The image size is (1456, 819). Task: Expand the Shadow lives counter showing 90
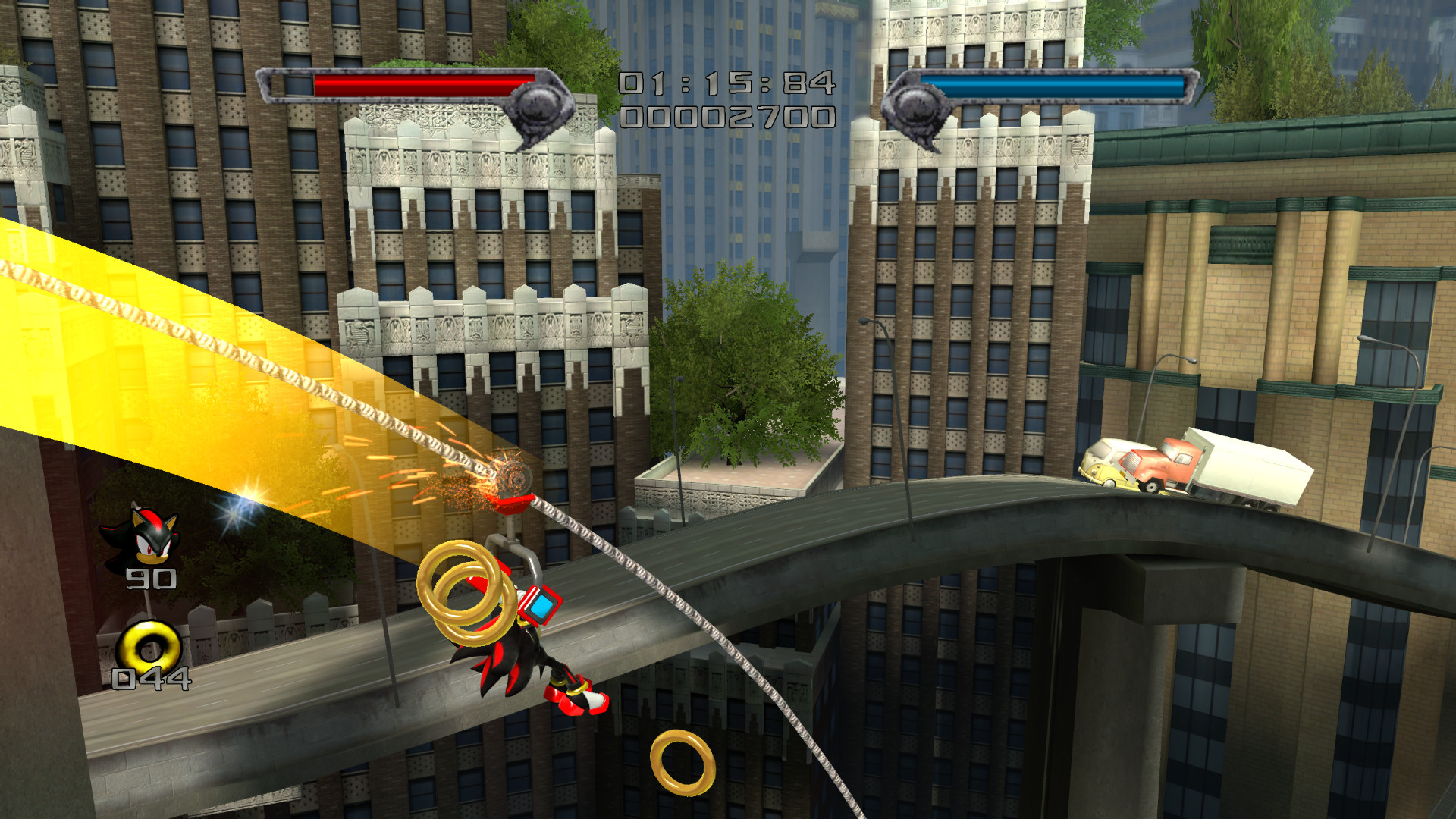(152, 580)
